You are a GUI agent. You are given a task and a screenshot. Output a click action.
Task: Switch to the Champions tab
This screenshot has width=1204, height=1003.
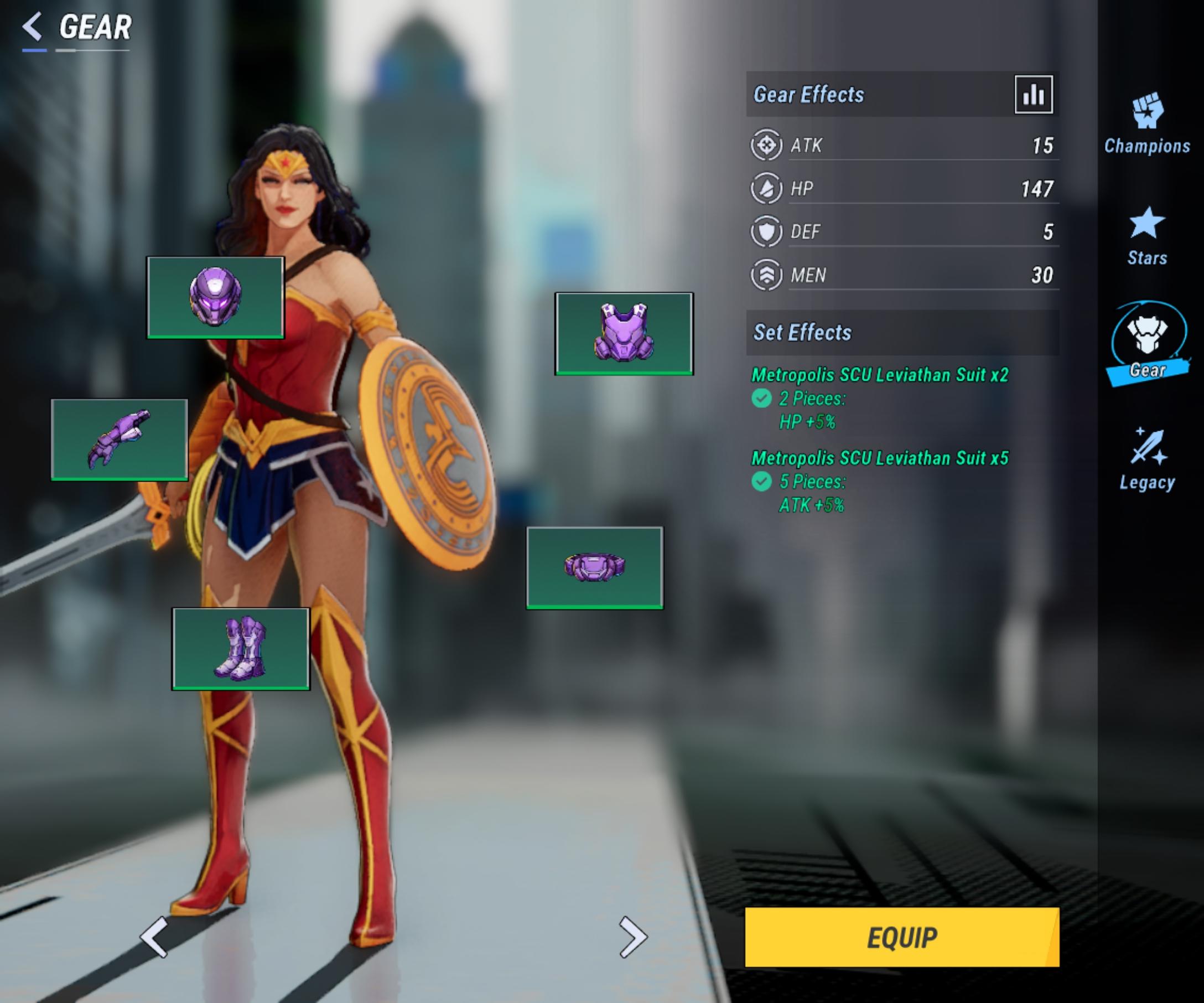coord(1146,123)
